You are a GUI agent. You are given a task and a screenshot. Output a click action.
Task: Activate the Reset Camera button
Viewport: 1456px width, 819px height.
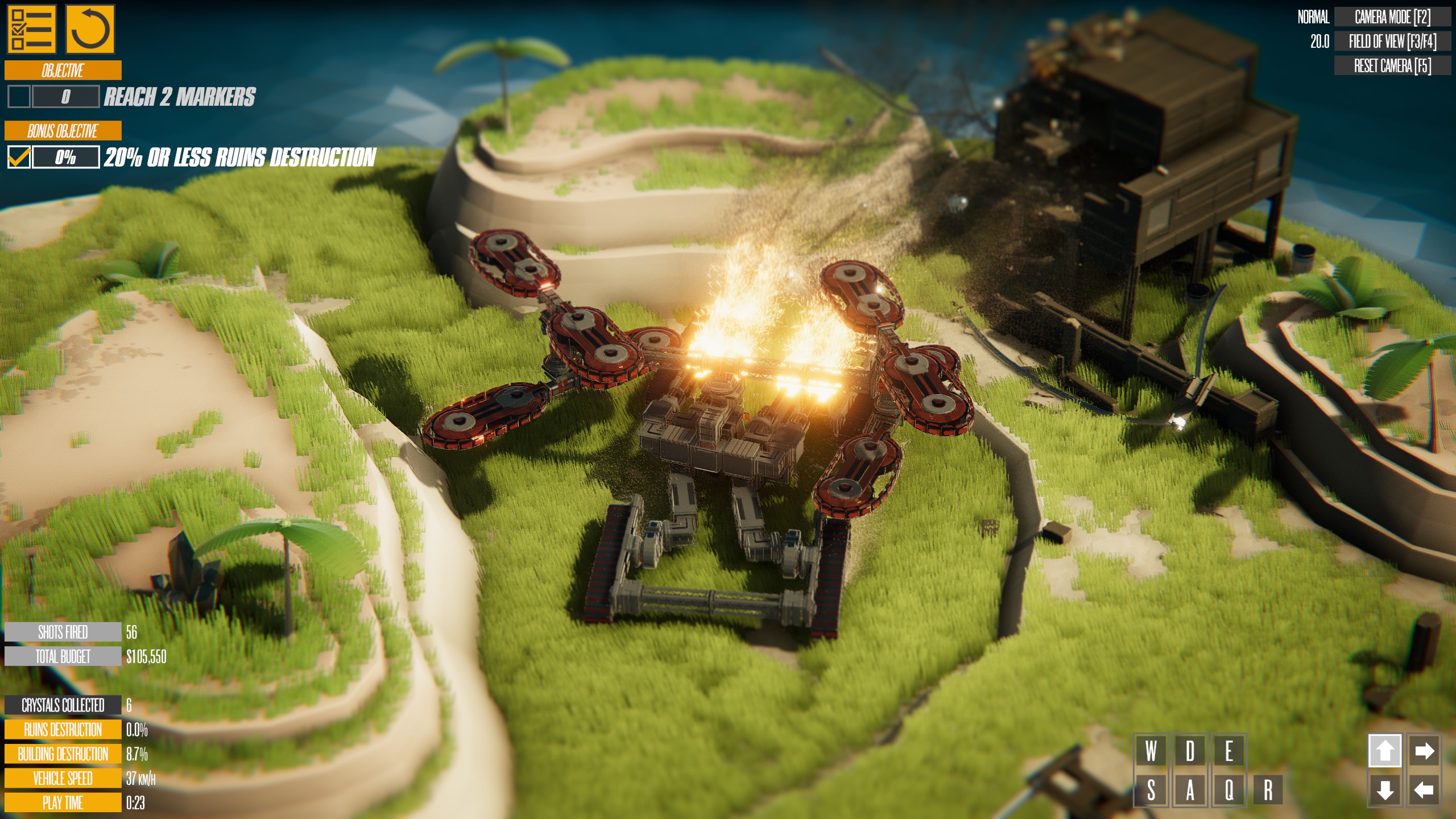tap(1392, 66)
